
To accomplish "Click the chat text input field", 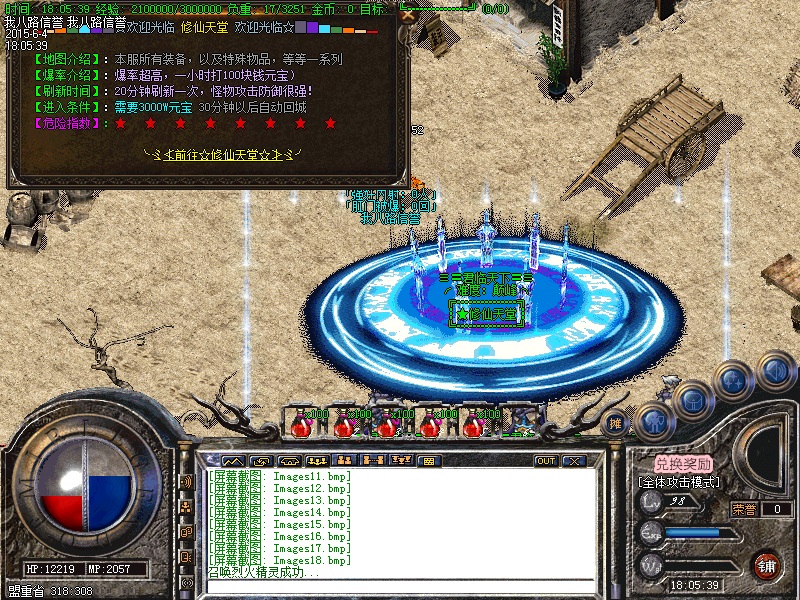I will point(400,586).
